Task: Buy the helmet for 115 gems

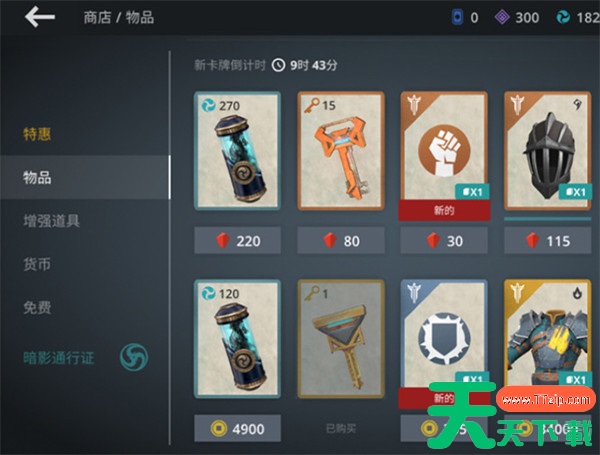Action: (547, 240)
